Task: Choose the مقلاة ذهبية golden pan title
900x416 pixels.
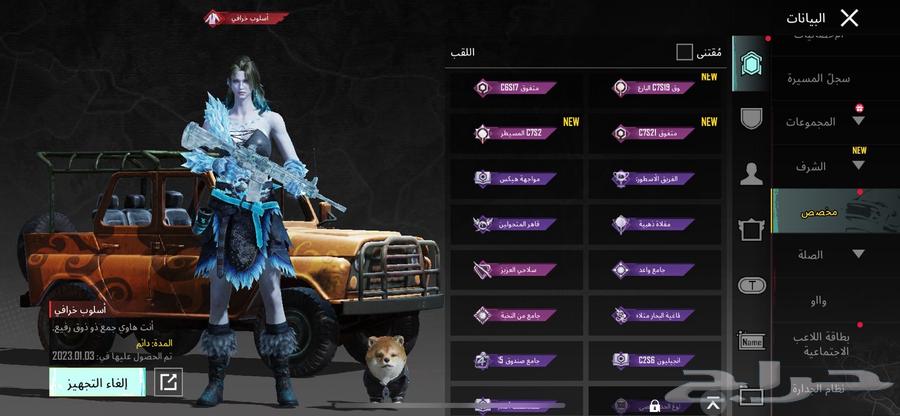Action: click(x=653, y=224)
